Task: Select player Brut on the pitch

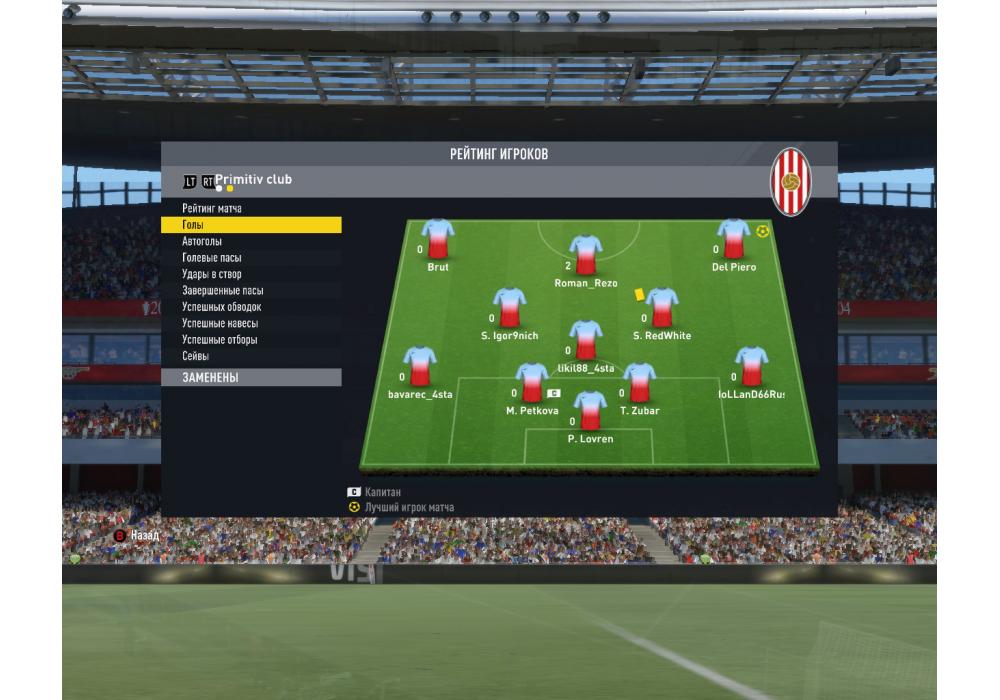Action: [438, 241]
